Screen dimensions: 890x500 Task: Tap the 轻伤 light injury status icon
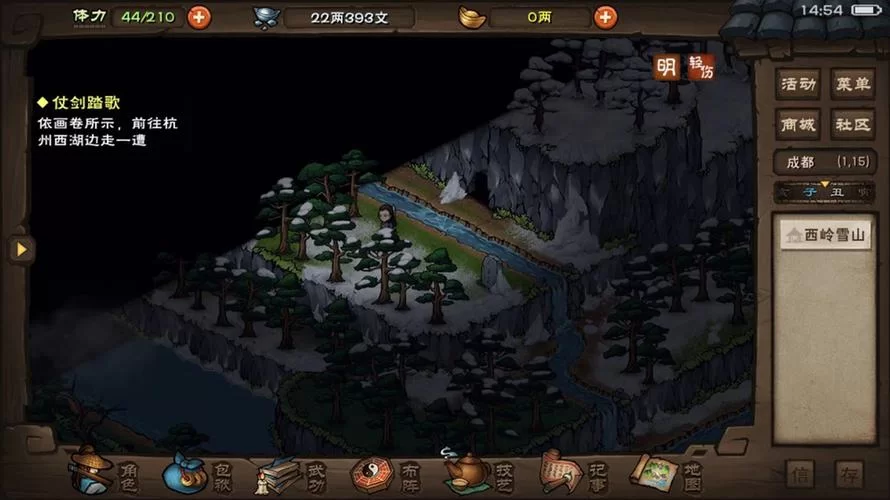coord(702,67)
